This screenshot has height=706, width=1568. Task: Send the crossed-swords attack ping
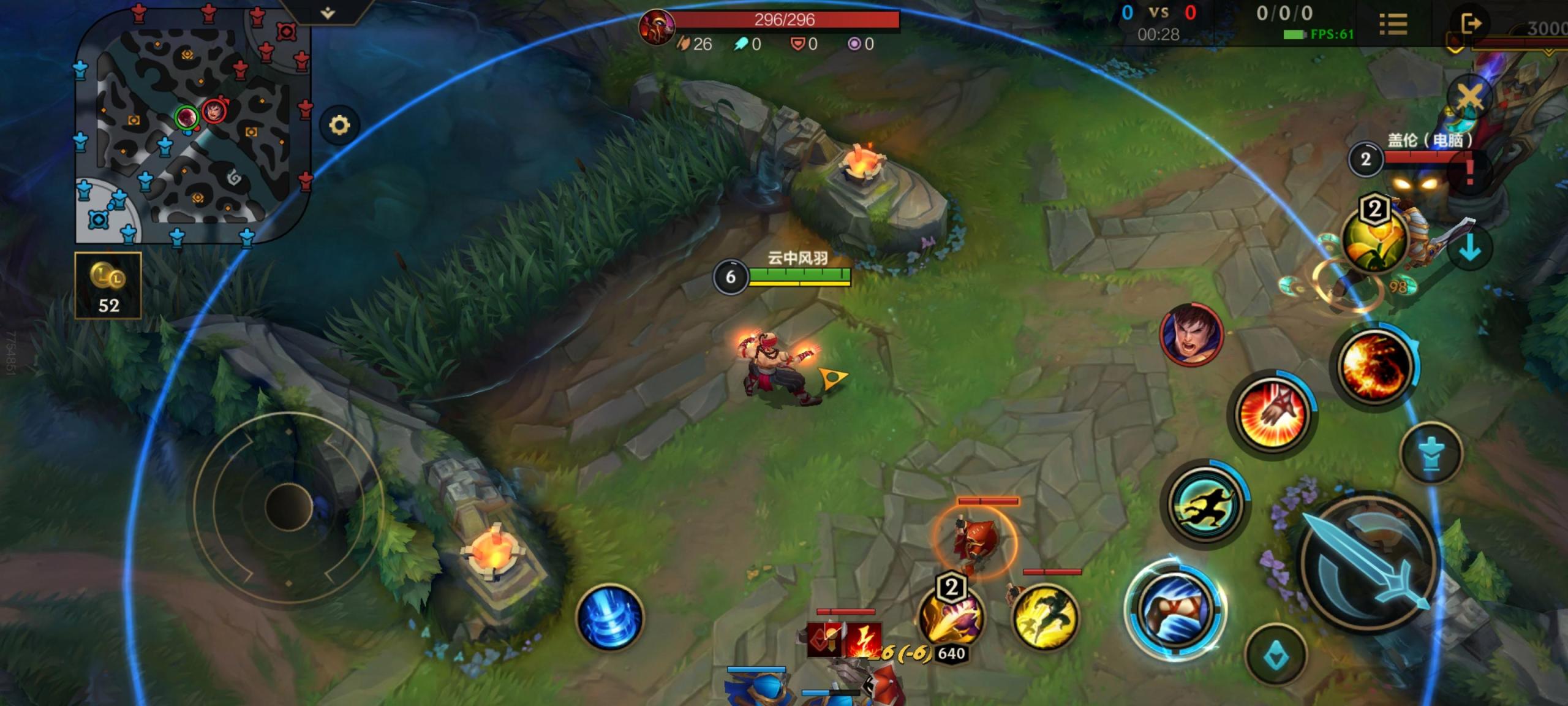1469,97
